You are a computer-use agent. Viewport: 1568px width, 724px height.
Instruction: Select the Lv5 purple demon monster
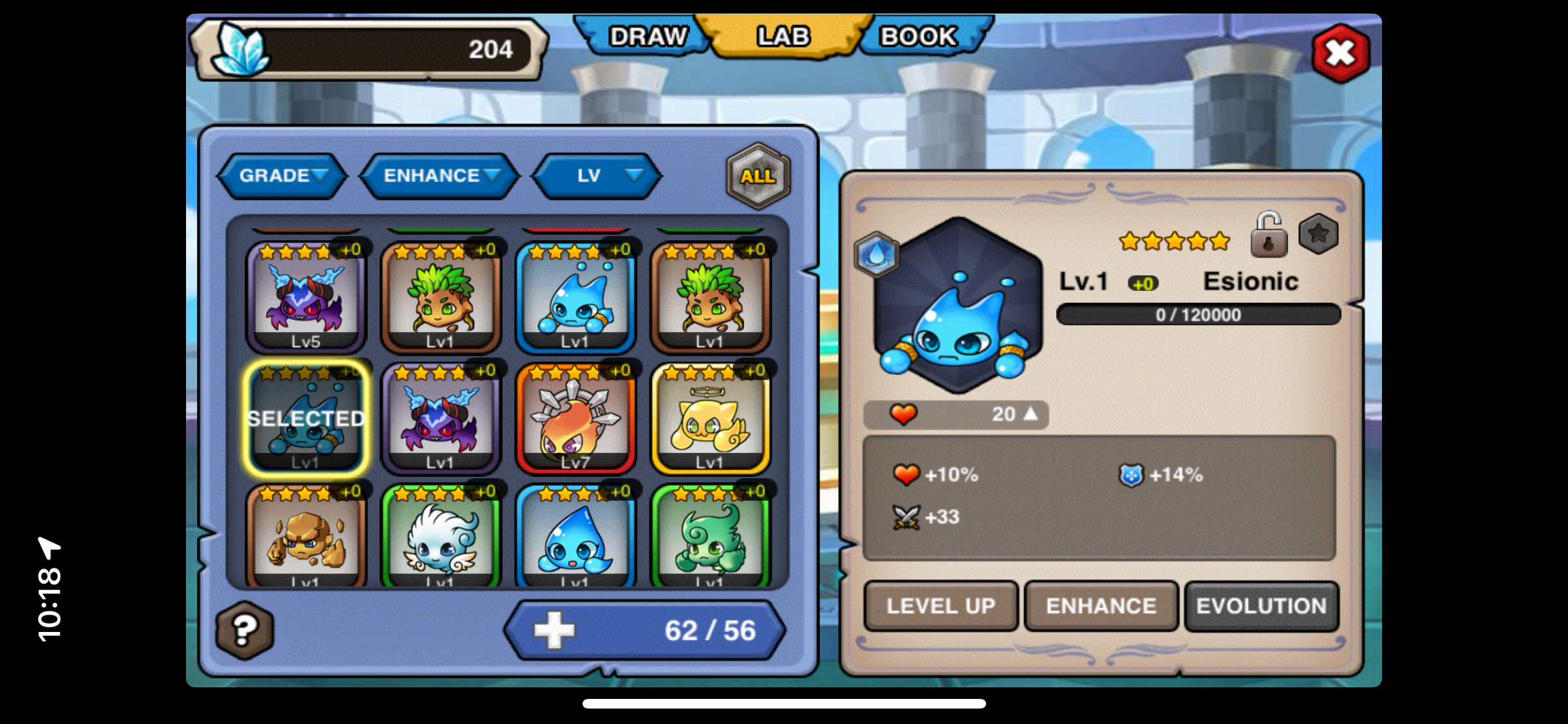pyautogui.click(x=306, y=297)
